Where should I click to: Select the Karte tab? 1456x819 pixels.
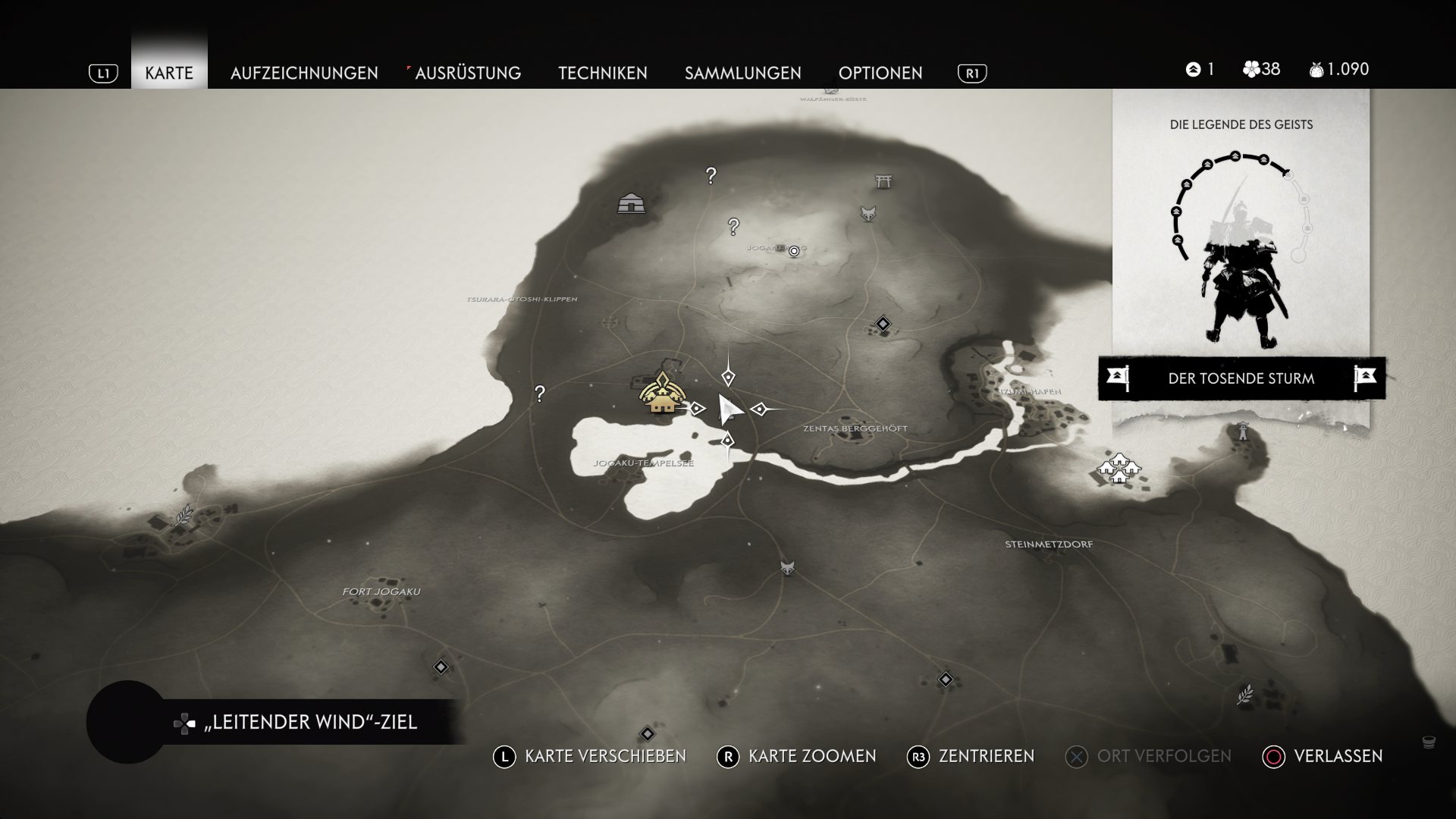click(169, 73)
